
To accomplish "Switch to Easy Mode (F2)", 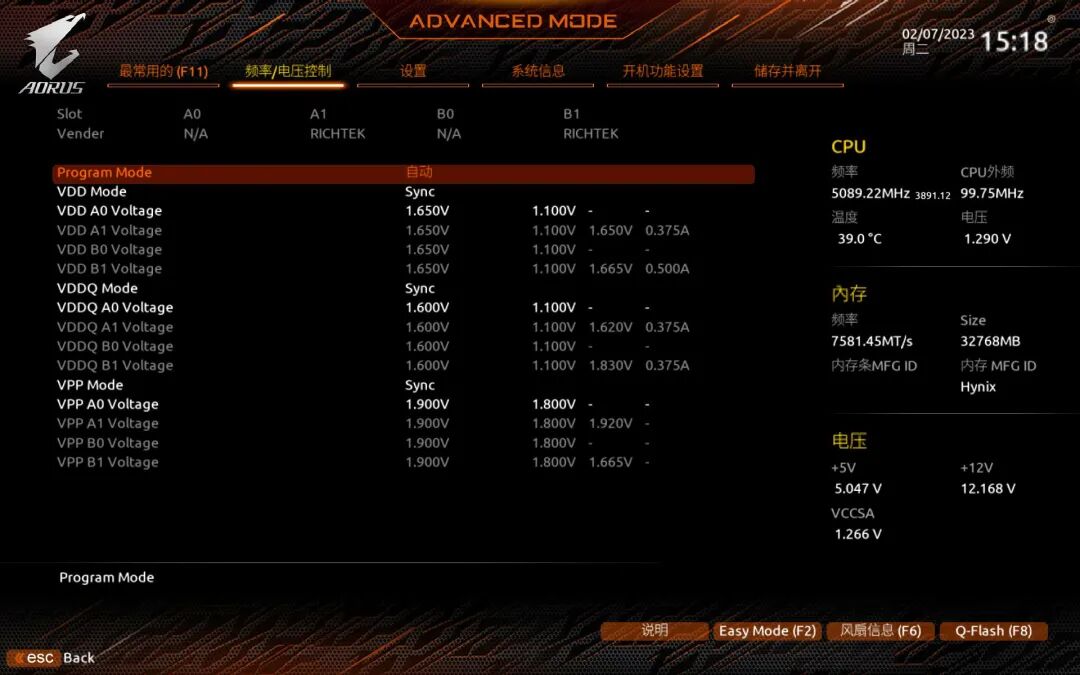I will click(767, 631).
